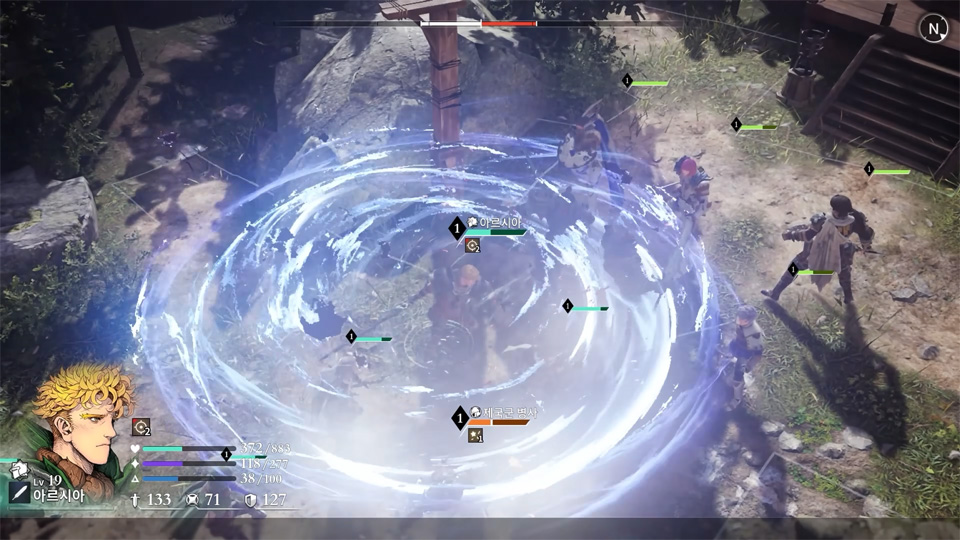Click the N compass icon
This screenshot has height=540, width=960.
point(933,29)
